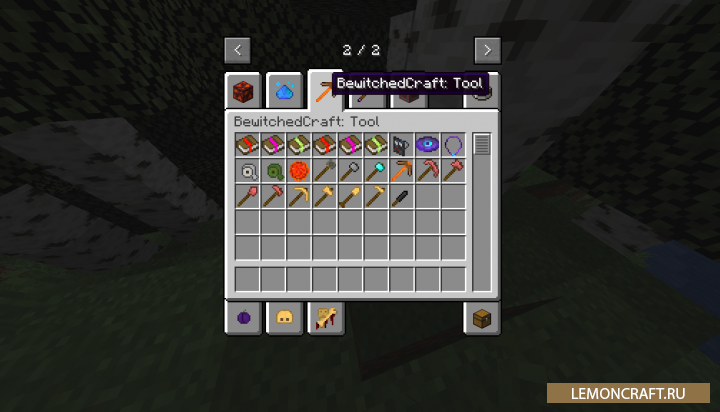Pick the green coiled item
Viewport: 720px width, 412px height.
tap(273, 171)
